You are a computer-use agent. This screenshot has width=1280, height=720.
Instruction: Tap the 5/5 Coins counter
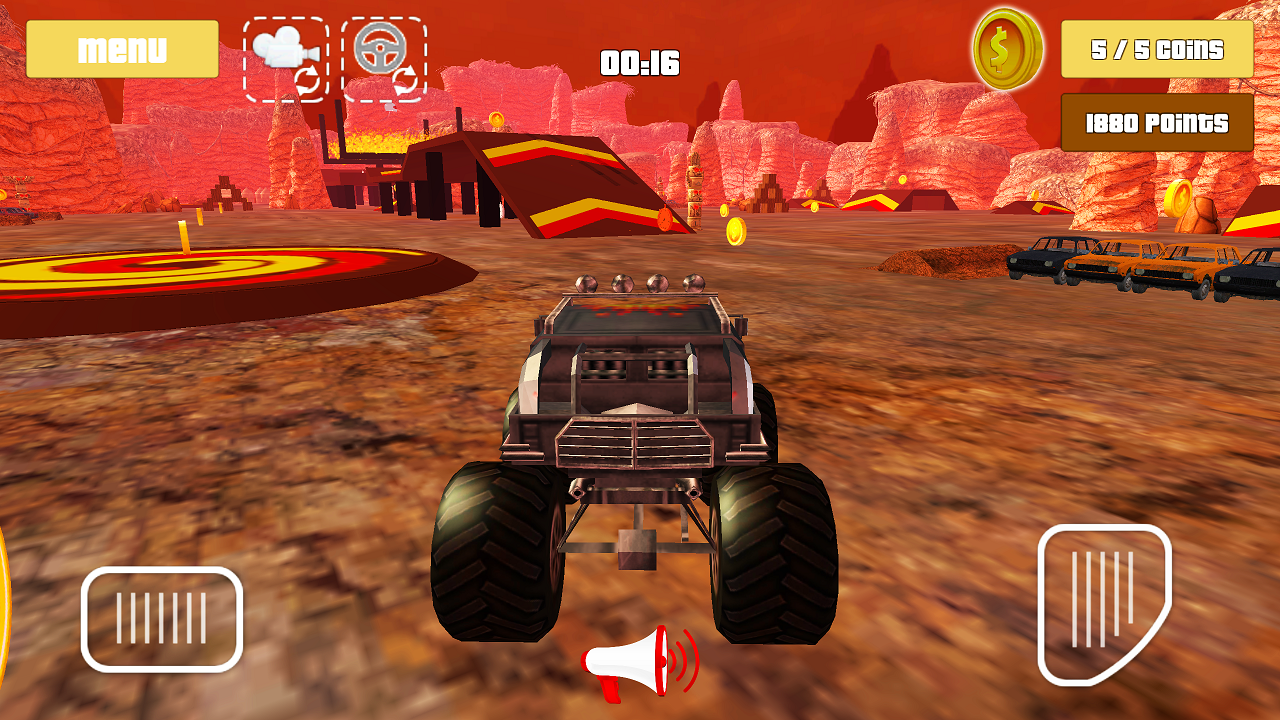pyautogui.click(x=1157, y=49)
